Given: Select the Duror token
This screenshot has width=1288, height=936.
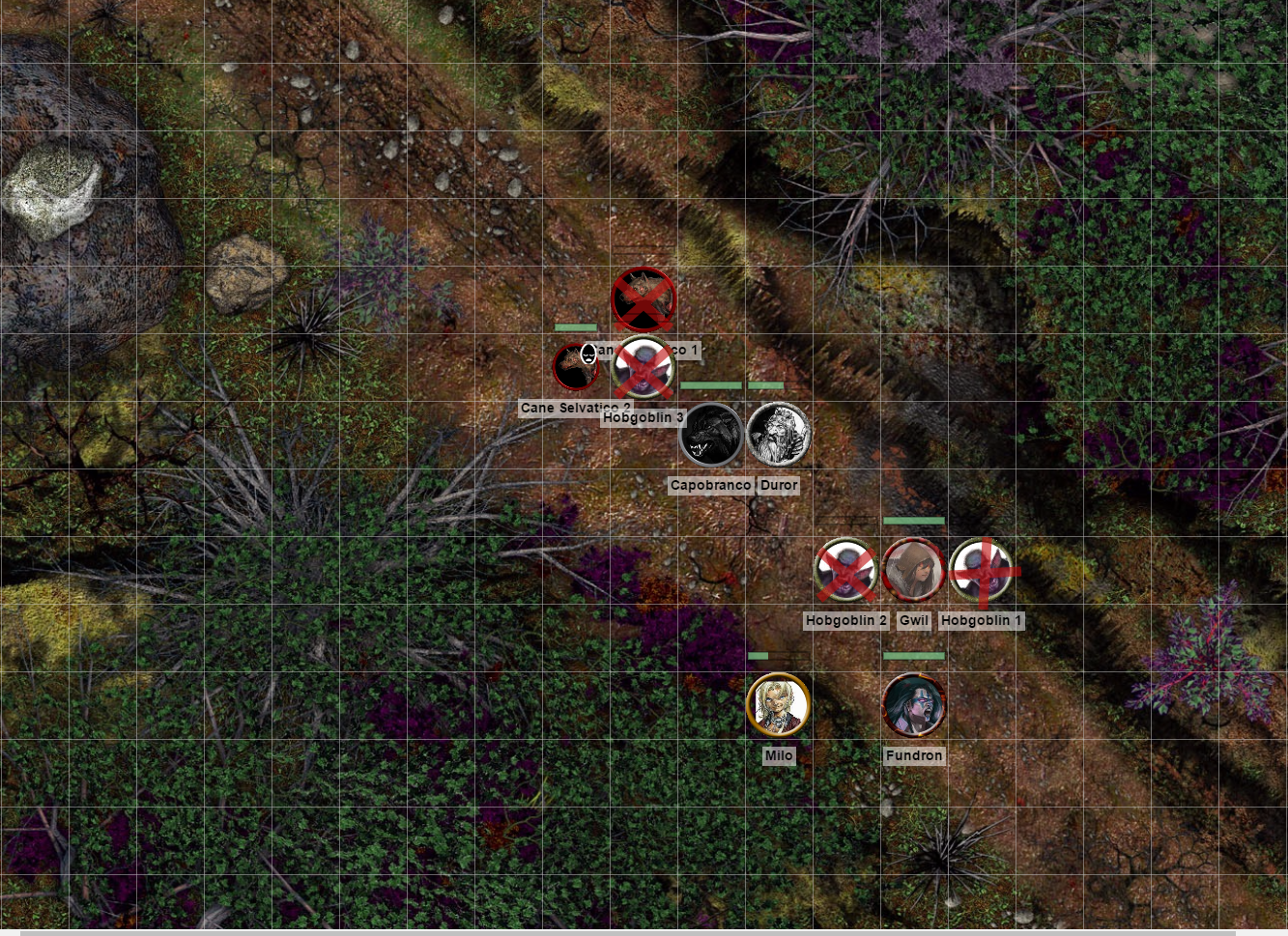Looking at the screenshot, I should click(x=779, y=435).
